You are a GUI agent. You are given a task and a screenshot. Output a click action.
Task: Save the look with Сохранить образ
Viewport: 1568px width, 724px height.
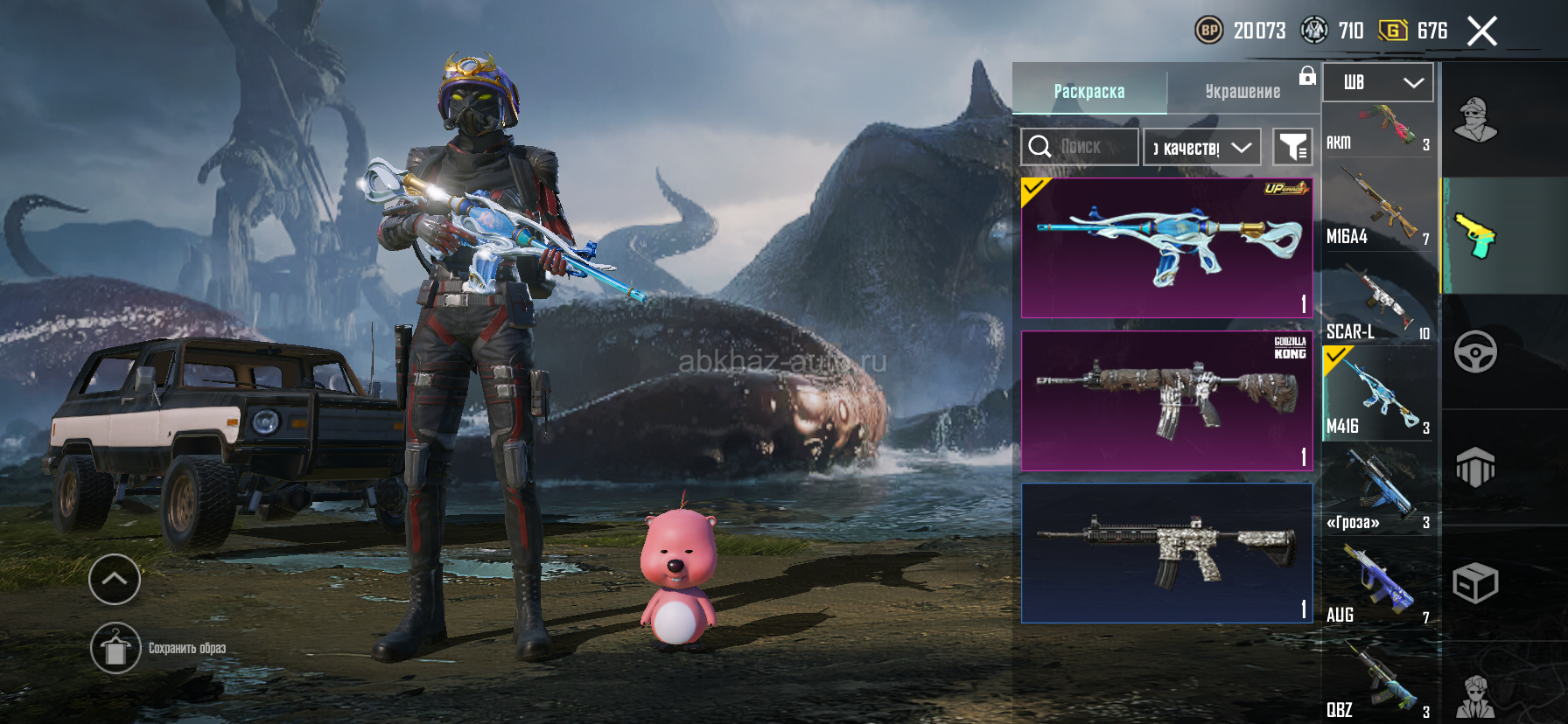point(115,648)
